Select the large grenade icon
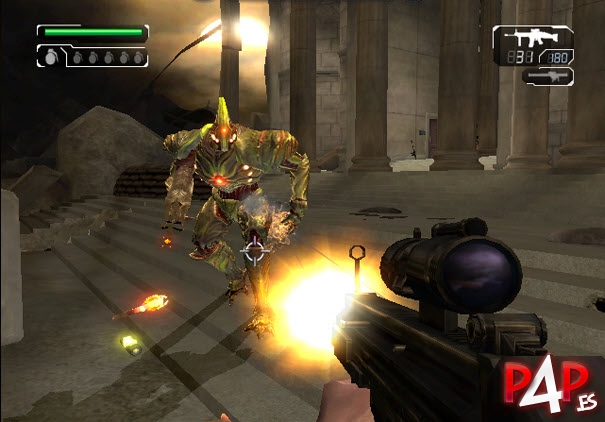The height and width of the screenshot is (422, 605). [x=51, y=57]
